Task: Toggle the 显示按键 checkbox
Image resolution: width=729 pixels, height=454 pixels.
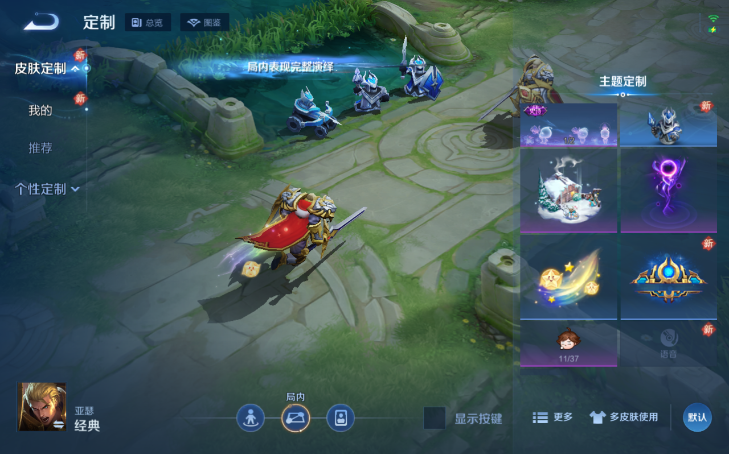Action: click(x=434, y=418)
